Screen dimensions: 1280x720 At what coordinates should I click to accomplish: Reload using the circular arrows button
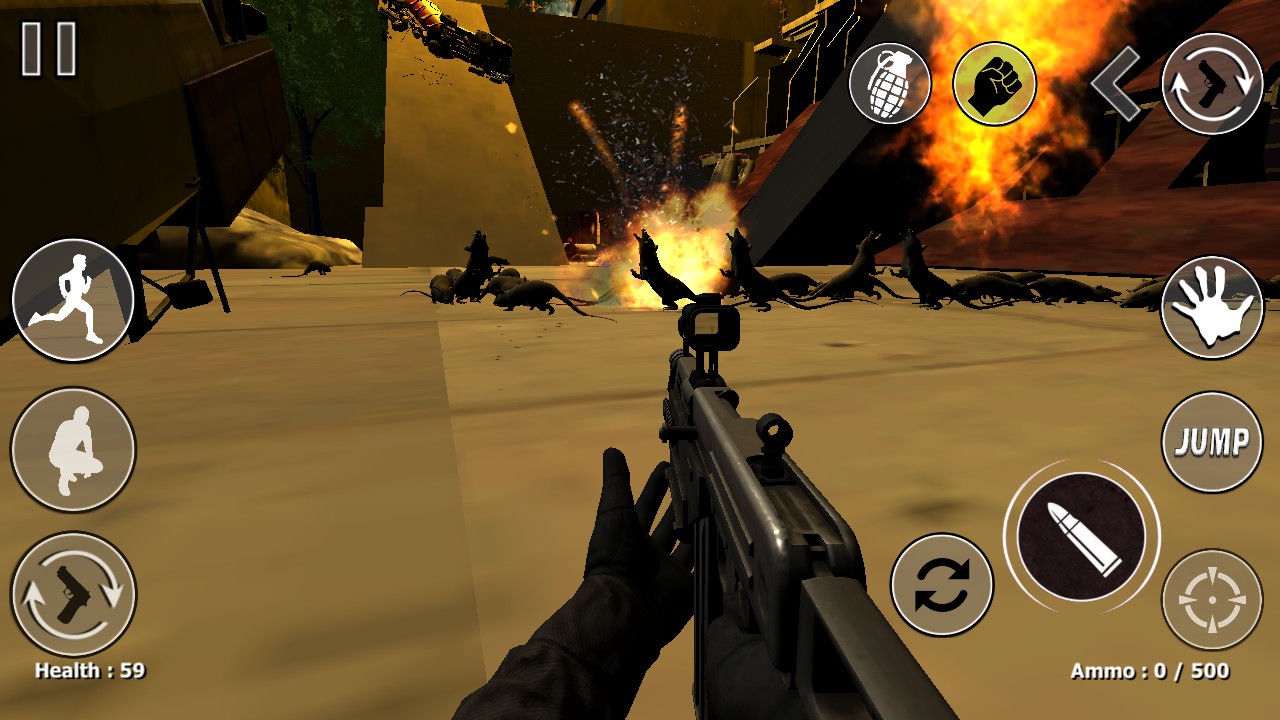tap(941, 585)
